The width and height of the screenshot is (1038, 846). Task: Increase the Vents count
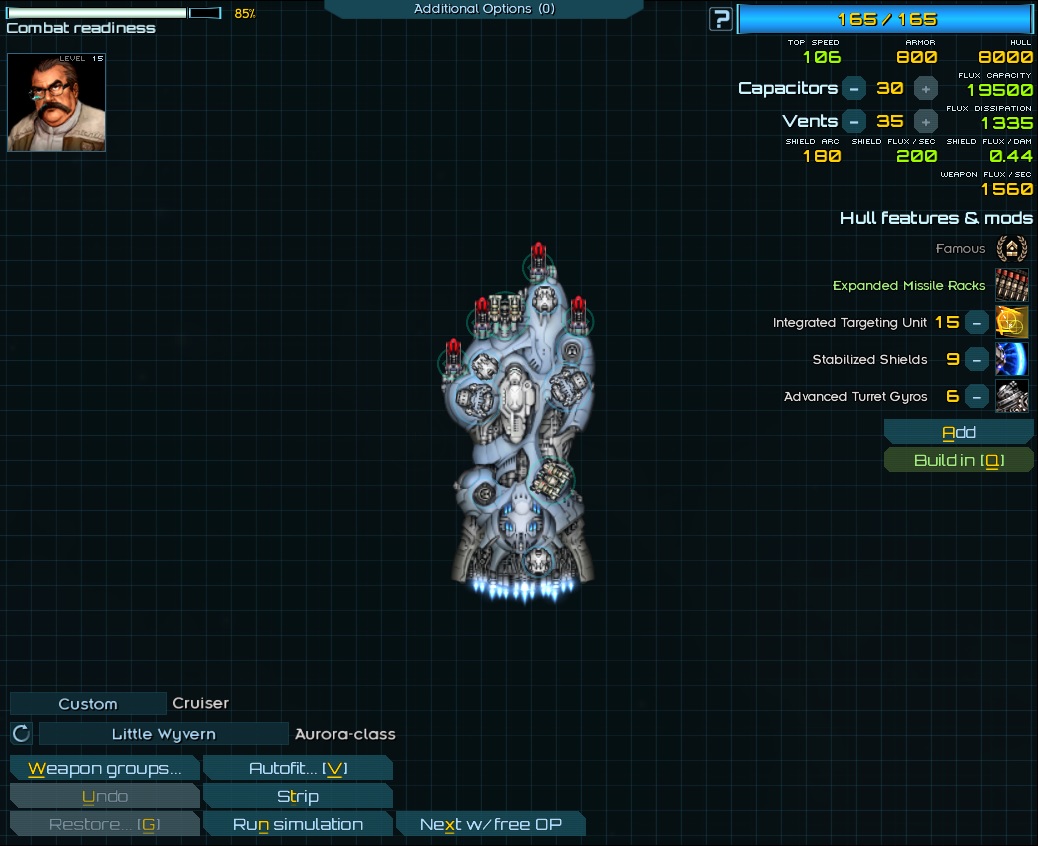(x=926, y=121)
